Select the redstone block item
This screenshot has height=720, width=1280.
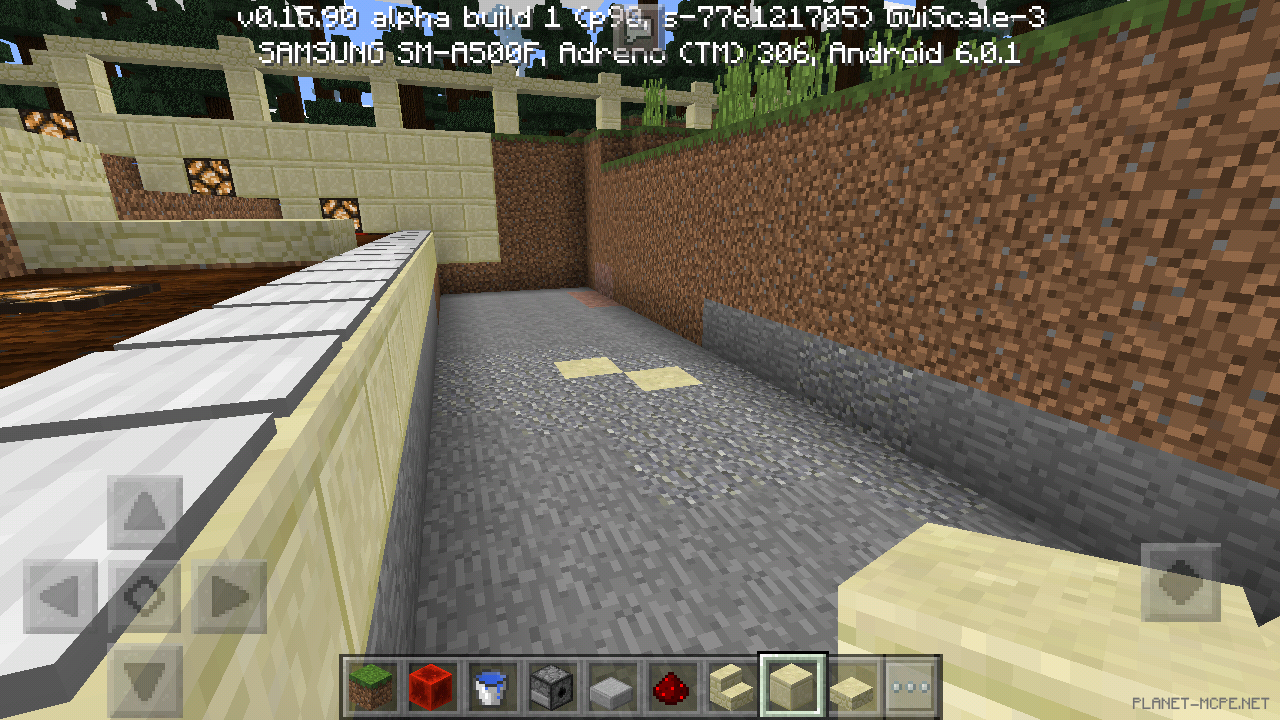[x=430, y=685]
